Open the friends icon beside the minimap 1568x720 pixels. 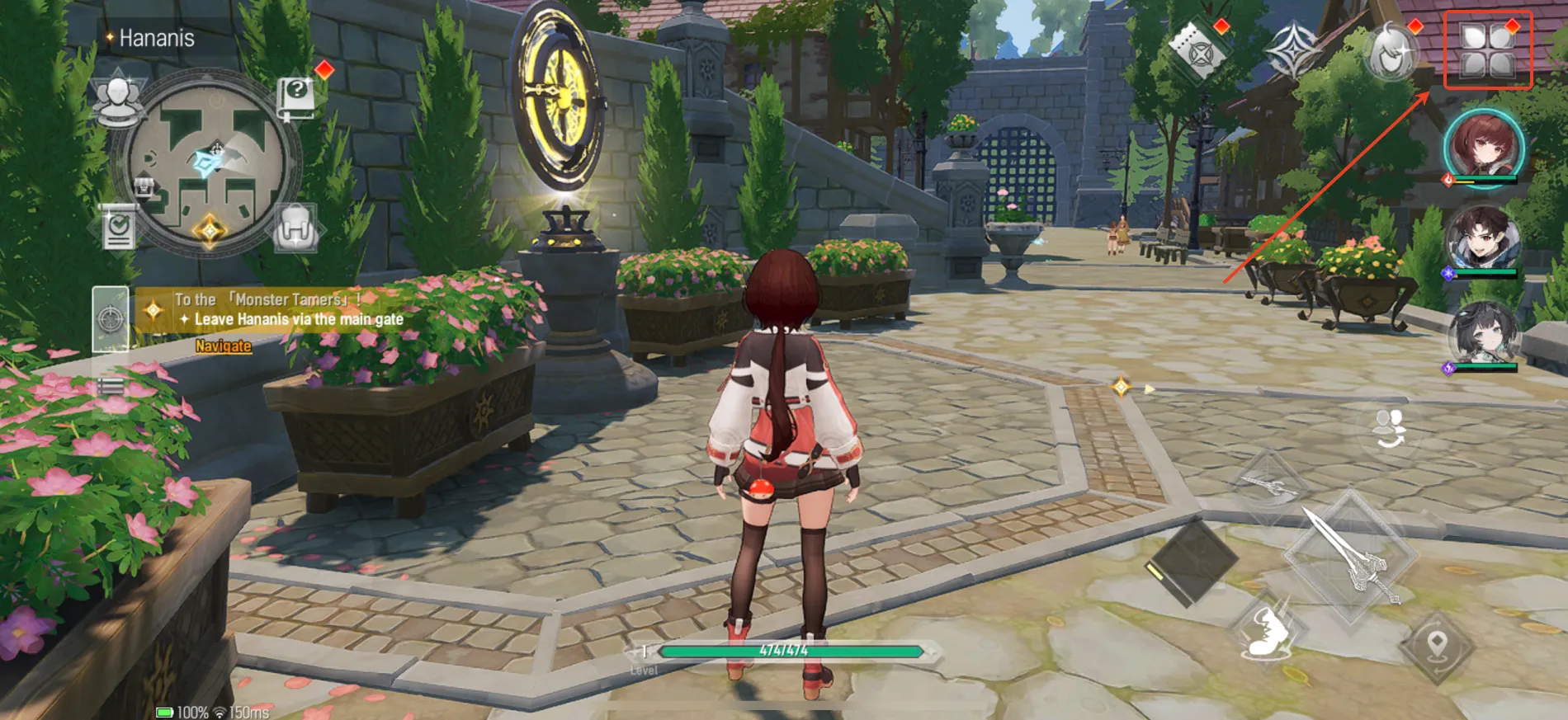[118, 99]
